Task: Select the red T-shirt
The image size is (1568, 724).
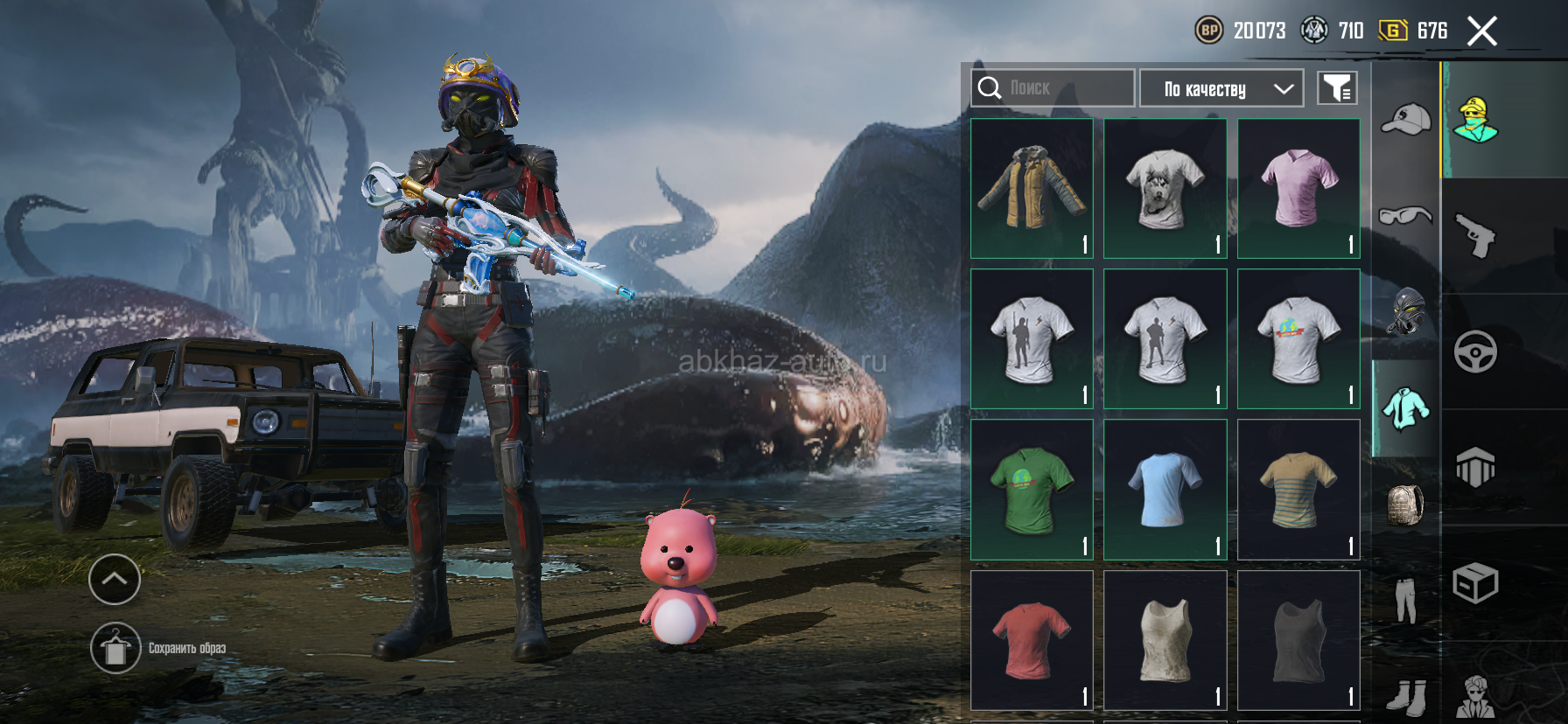Action: pyautogui.click(x=1032, y=640)
